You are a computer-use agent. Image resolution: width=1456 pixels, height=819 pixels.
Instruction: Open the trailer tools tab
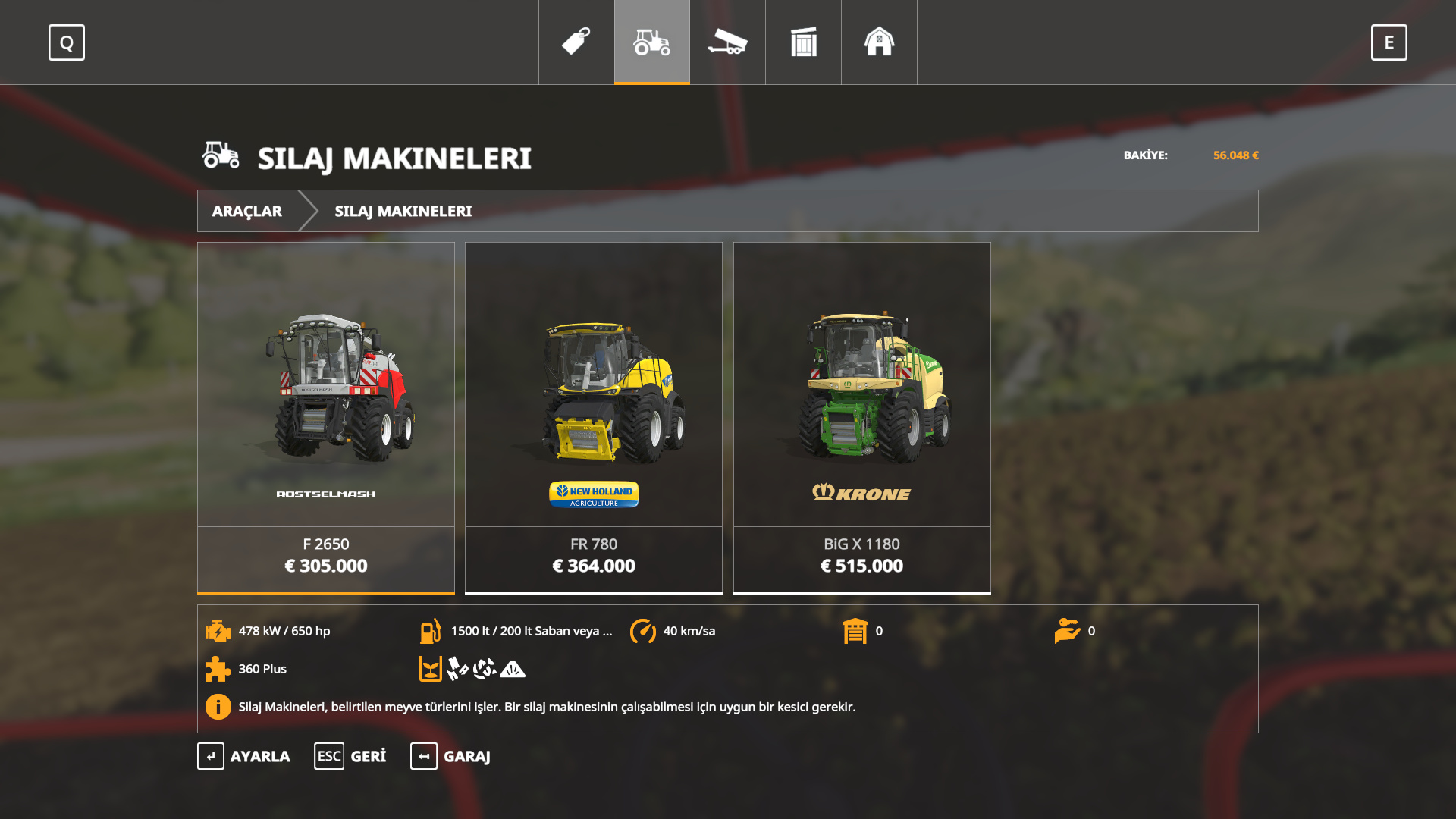pos(728,42)
